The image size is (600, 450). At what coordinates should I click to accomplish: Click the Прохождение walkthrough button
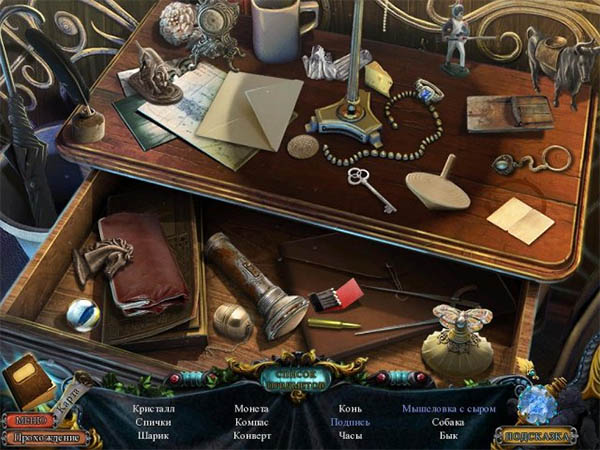point(45,437)
